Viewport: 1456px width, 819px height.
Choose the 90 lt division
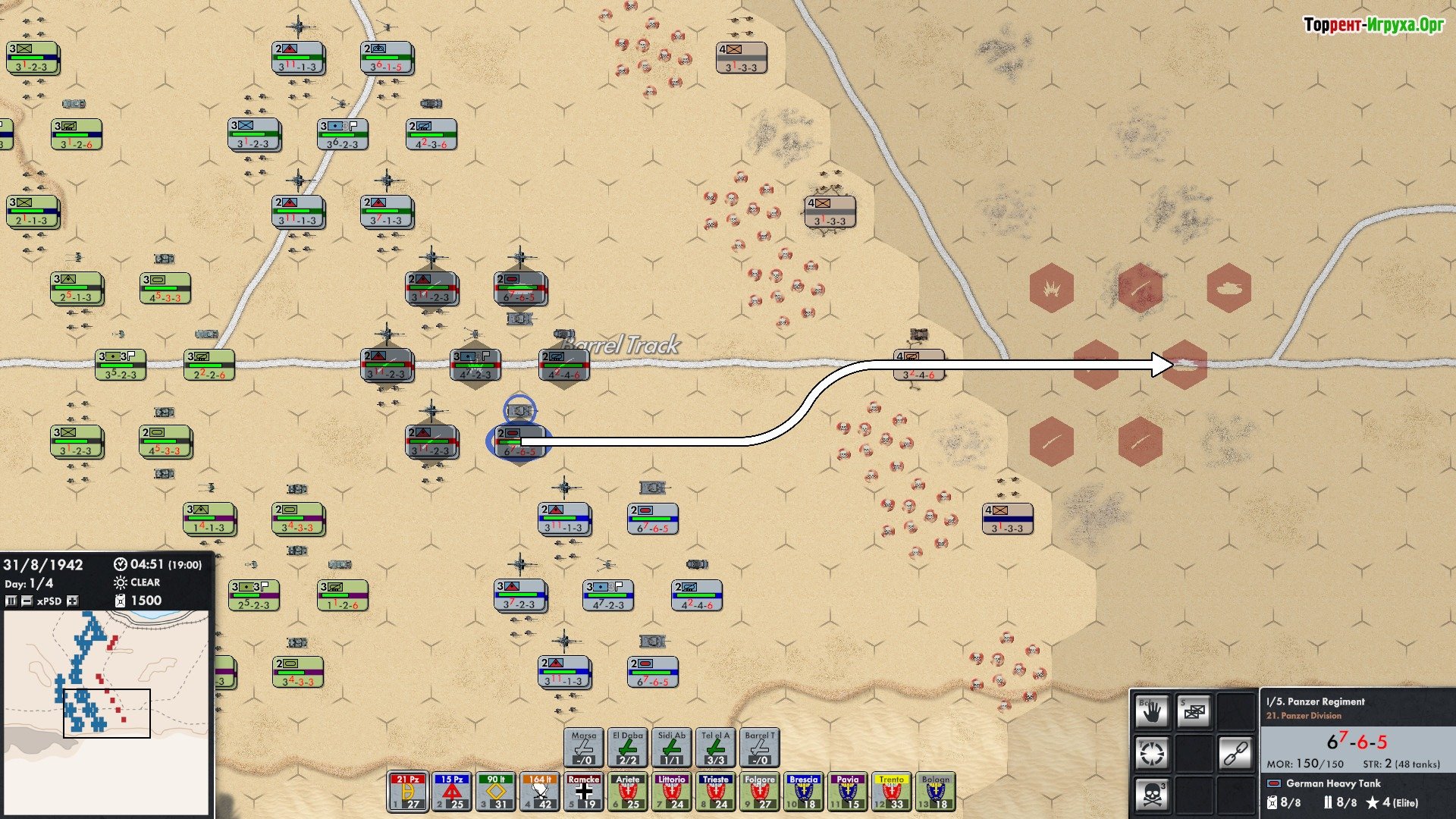click(496, 792)
